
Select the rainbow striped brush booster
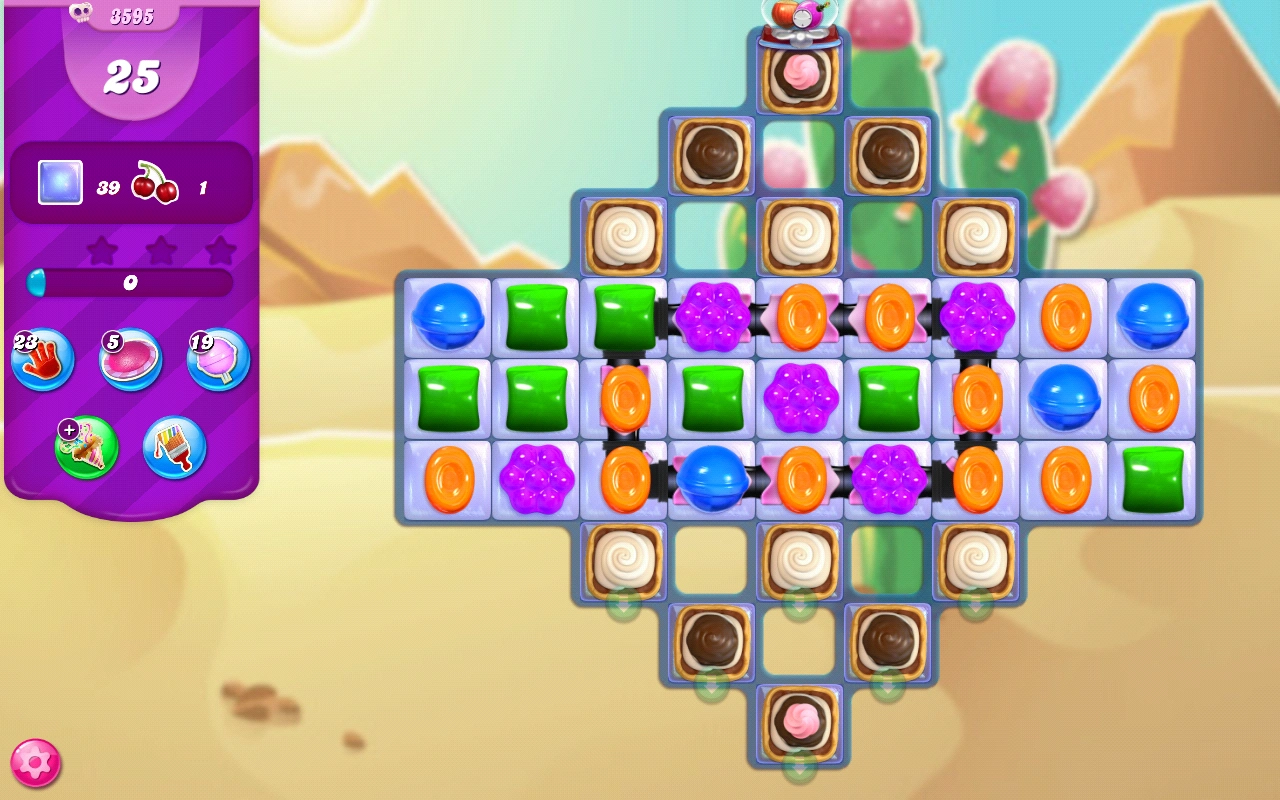[x=173, y=448]
